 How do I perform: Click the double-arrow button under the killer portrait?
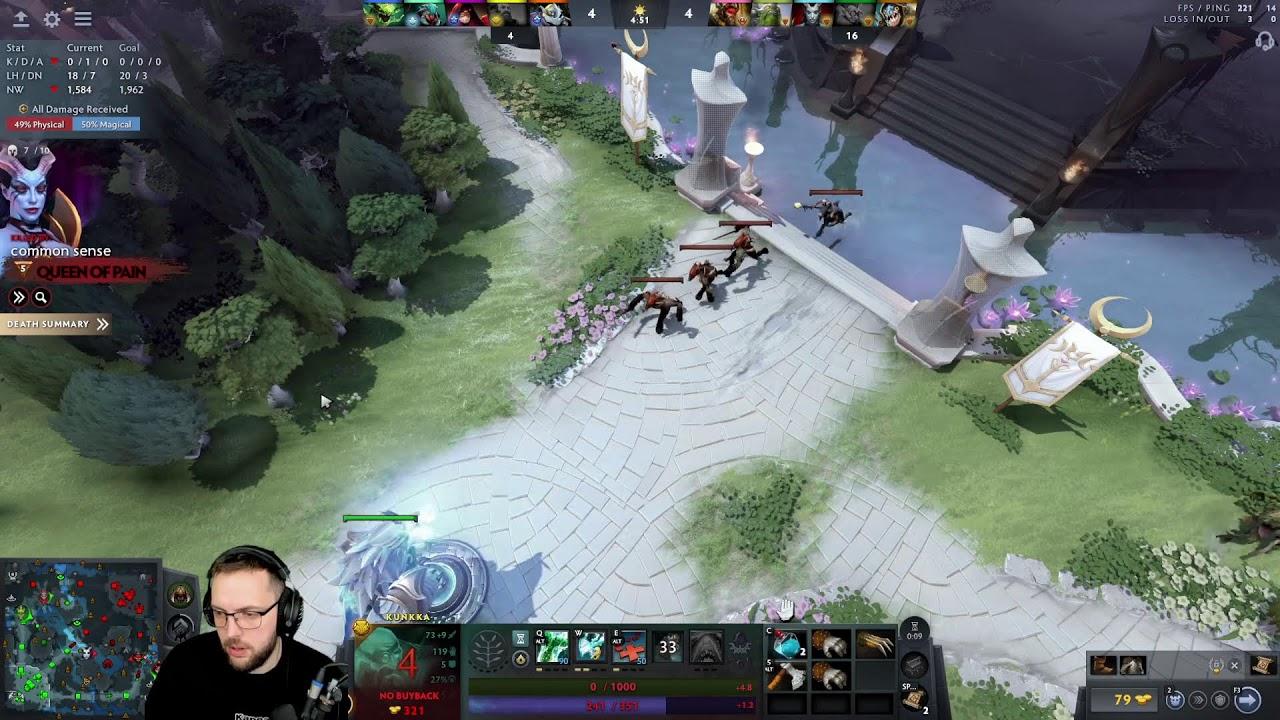pos(18,297)
